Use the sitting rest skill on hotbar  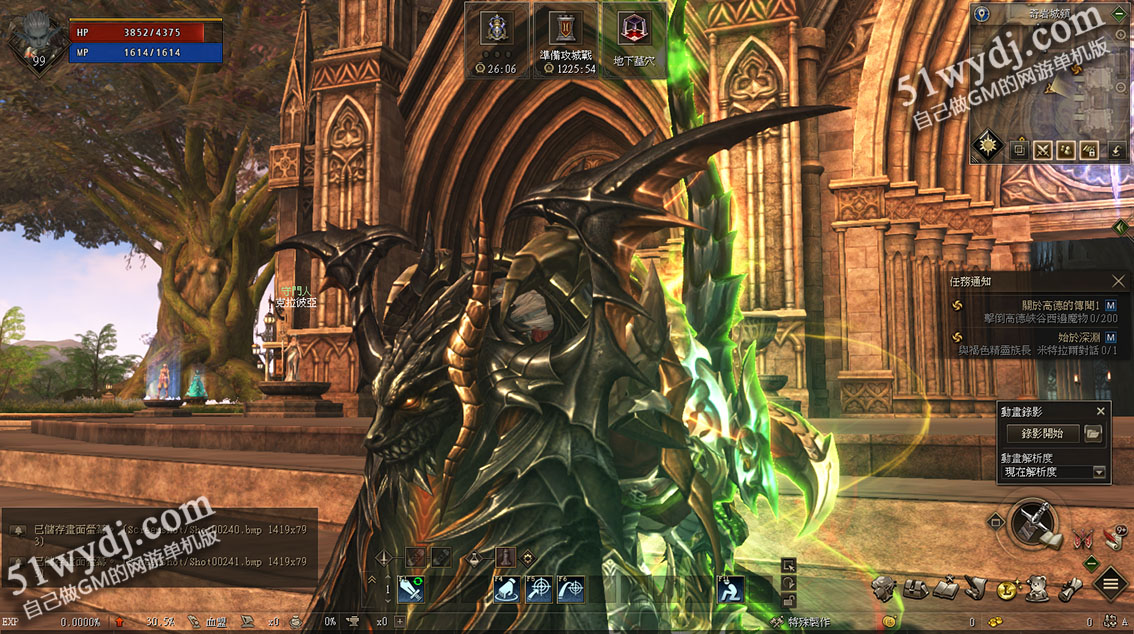tap(732, 590)
